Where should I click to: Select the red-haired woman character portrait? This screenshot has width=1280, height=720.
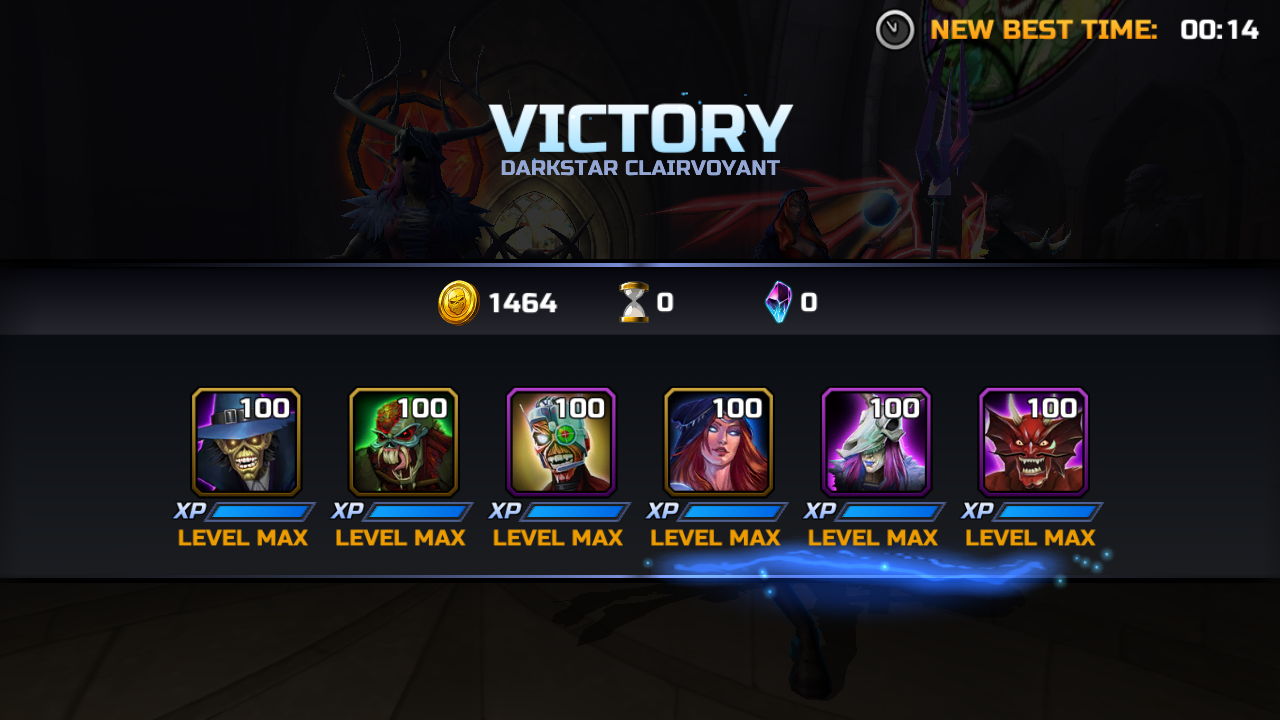tap(718, 442)
